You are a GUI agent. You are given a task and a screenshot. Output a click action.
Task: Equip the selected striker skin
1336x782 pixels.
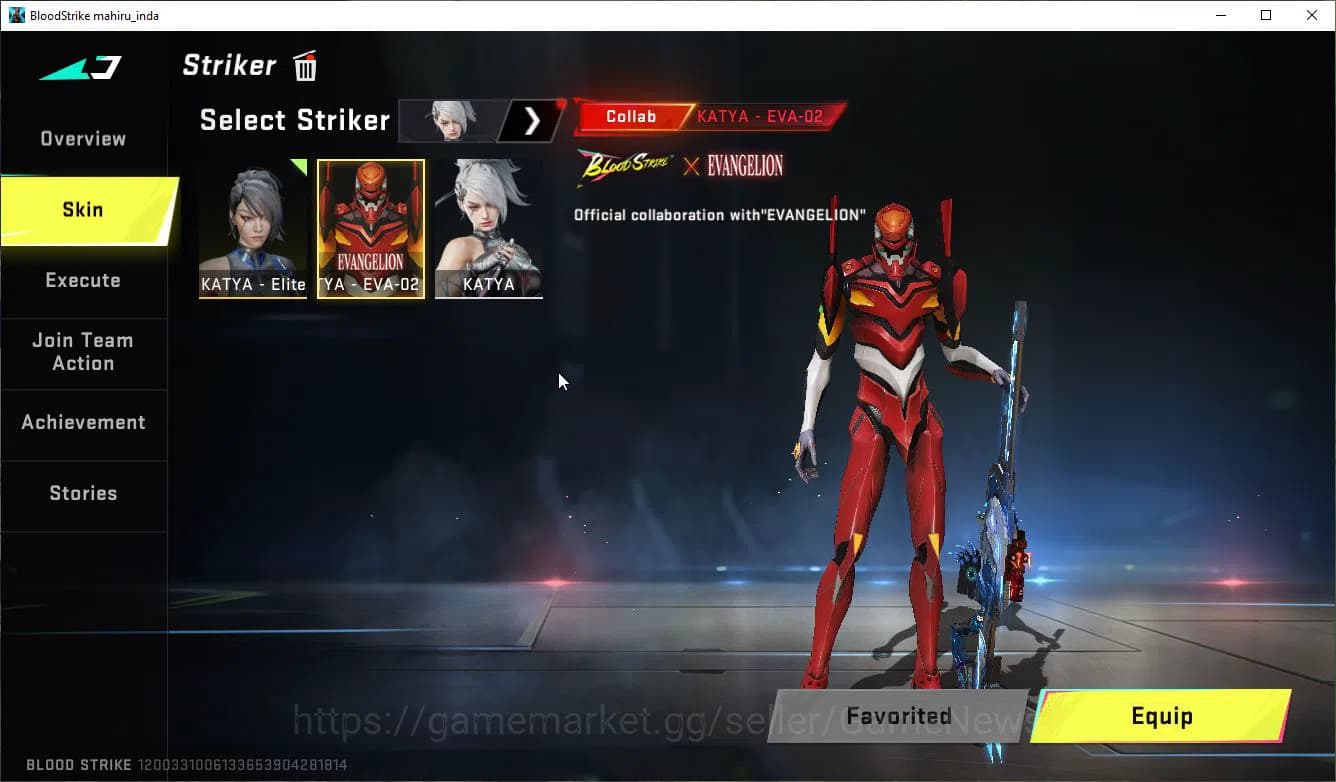1163,716
